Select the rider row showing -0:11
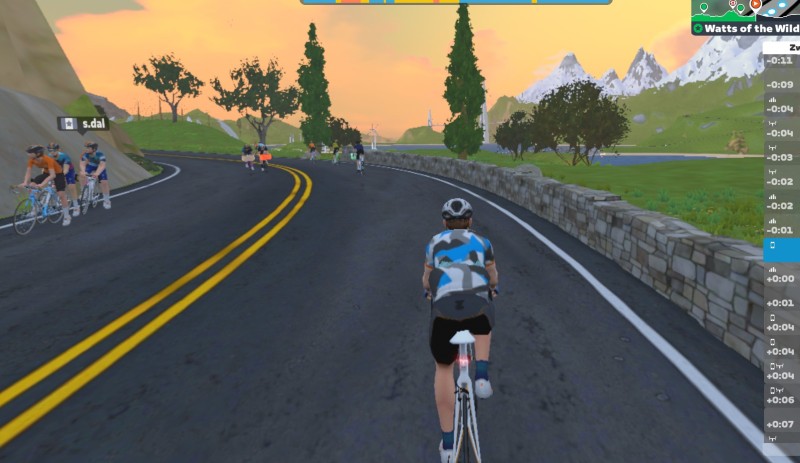Image resolution: width=800 pixels, height=463 pixels. tap(781, 60)
